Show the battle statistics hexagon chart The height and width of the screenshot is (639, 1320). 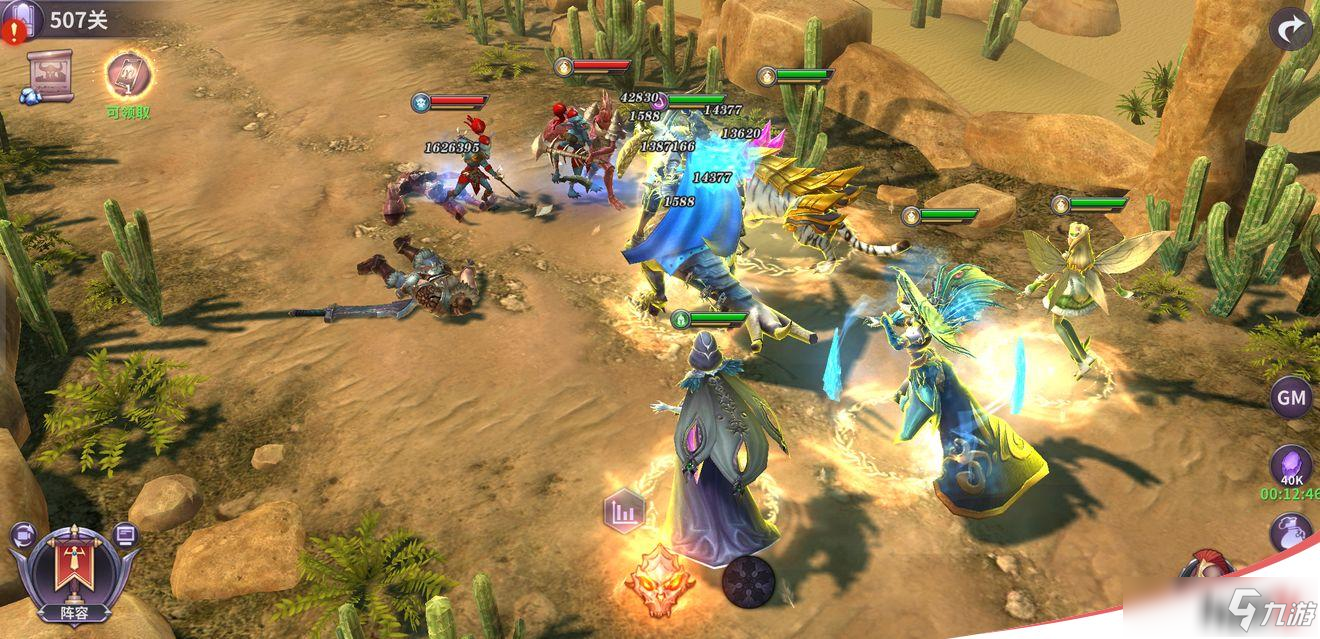pos(624,513)
